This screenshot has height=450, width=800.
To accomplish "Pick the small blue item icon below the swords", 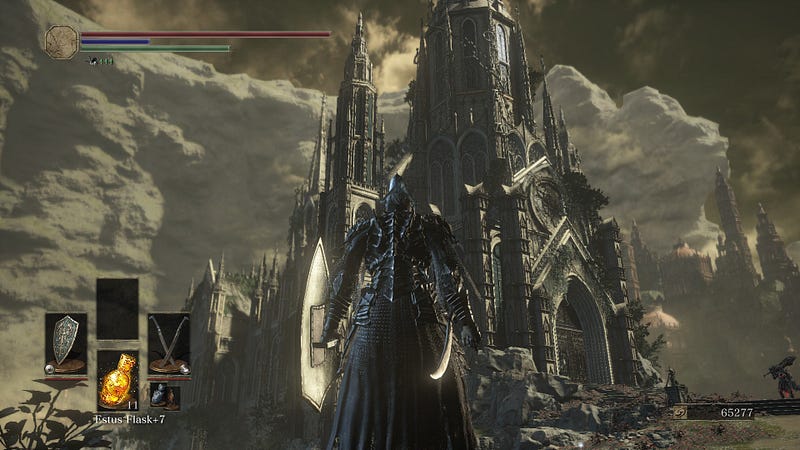I will pos(159,393).
